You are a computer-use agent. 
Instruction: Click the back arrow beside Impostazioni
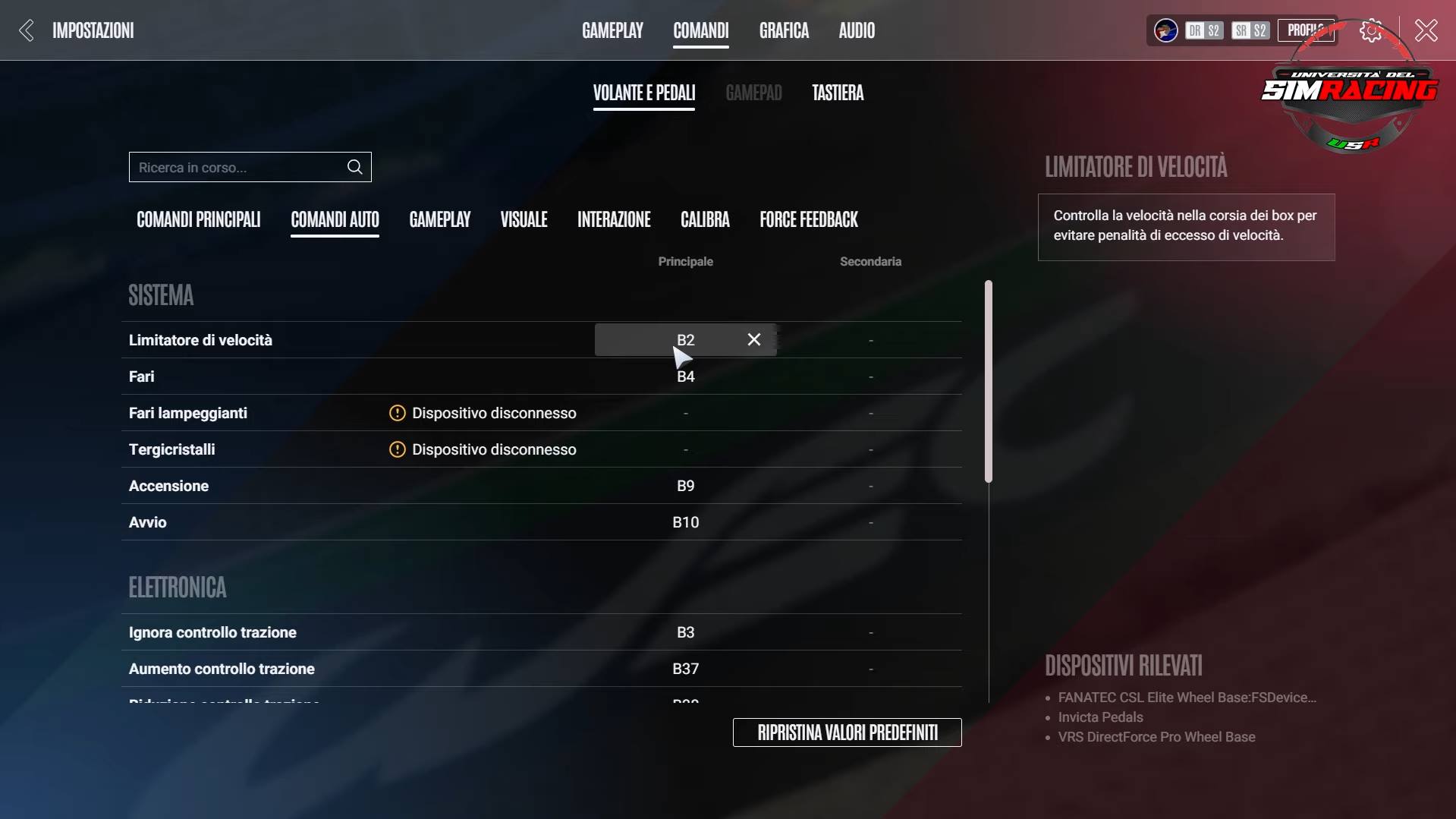click(25, 30)
